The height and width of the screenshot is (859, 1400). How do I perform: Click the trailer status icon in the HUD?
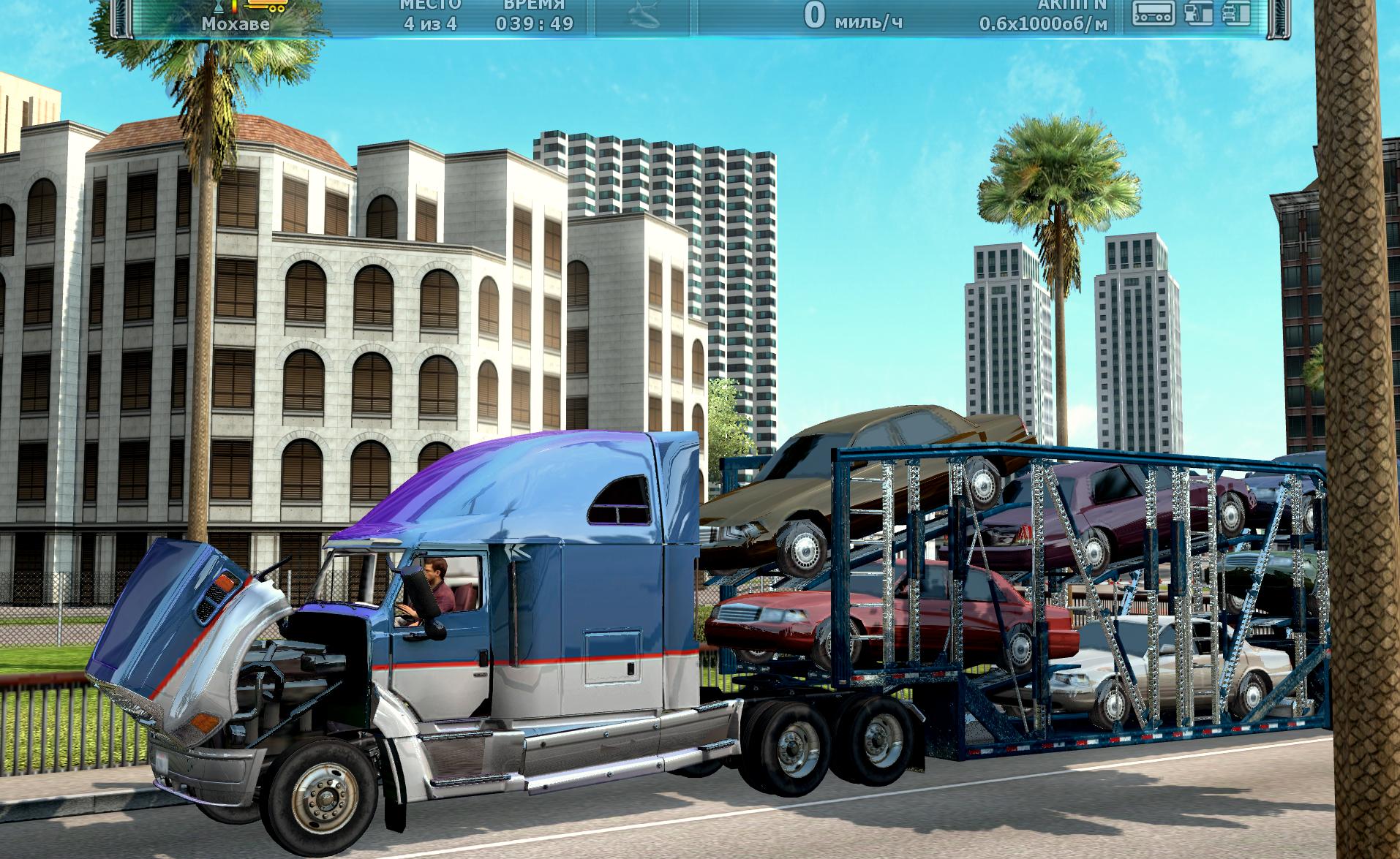[x=1154, y=12]
